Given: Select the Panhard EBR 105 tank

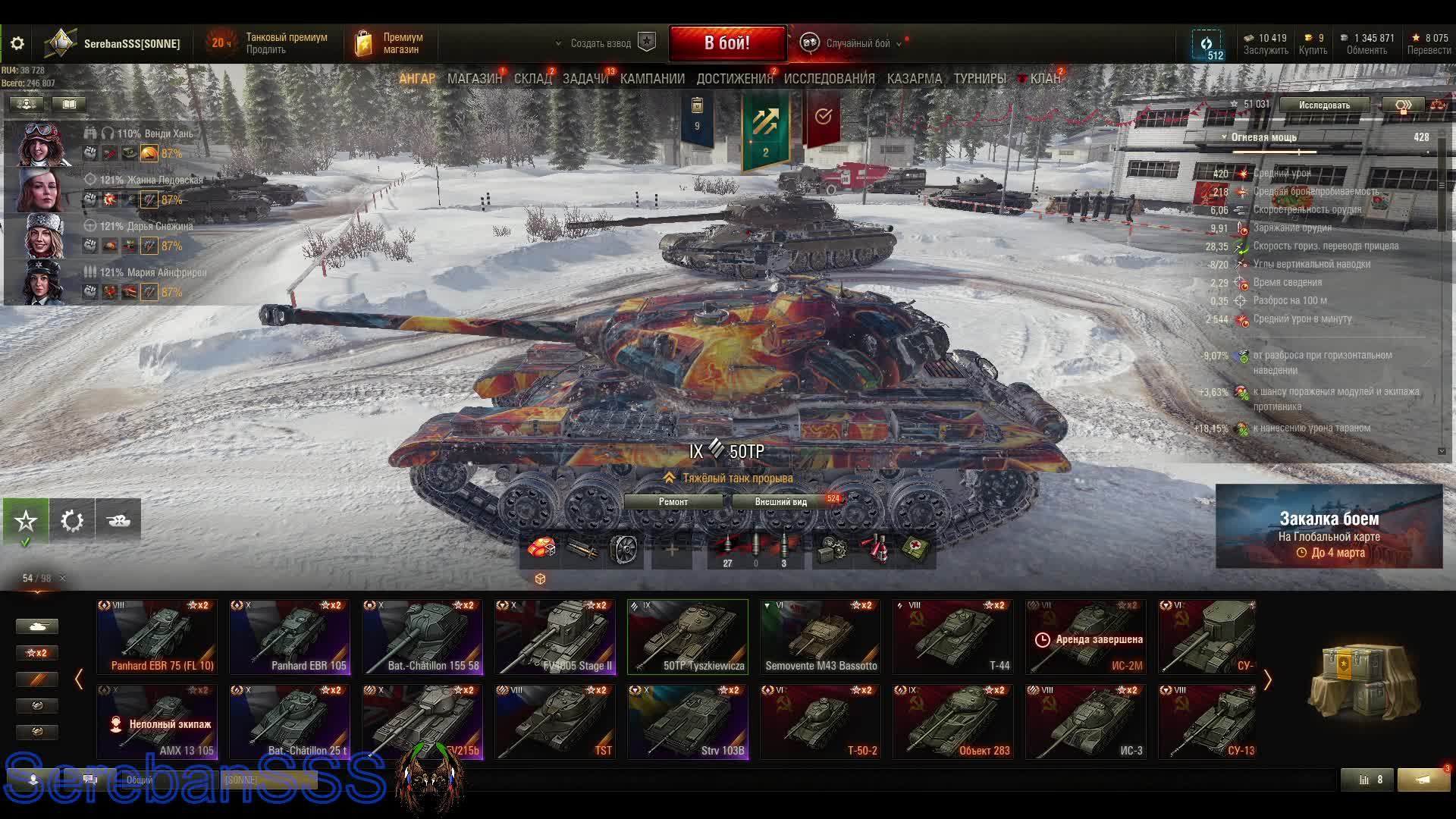Looking at the screenshot, I should [x=290, y=637].
